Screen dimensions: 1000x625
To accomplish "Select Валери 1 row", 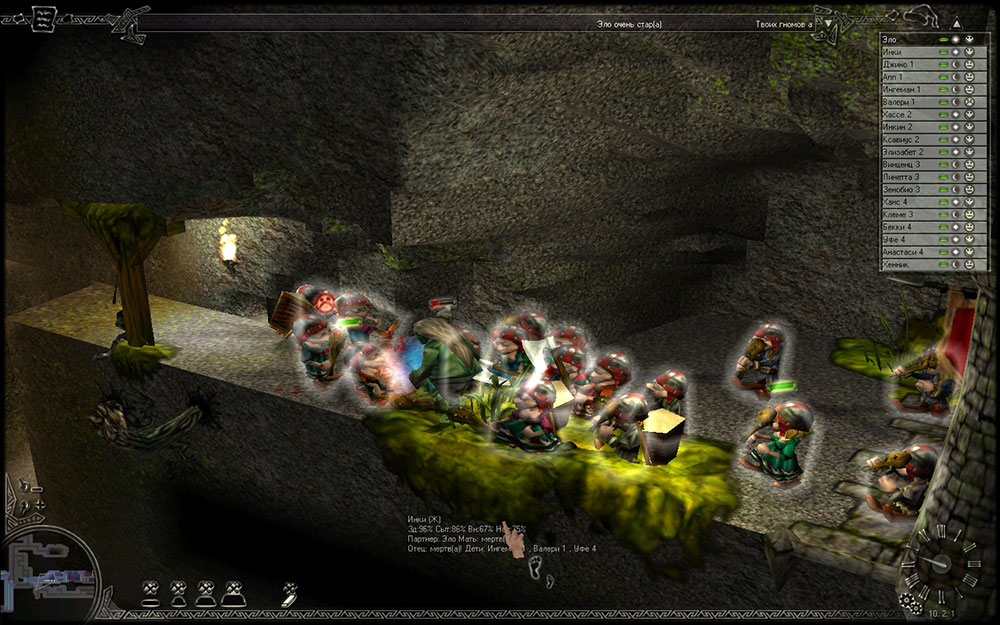I will tap(905, 102).
